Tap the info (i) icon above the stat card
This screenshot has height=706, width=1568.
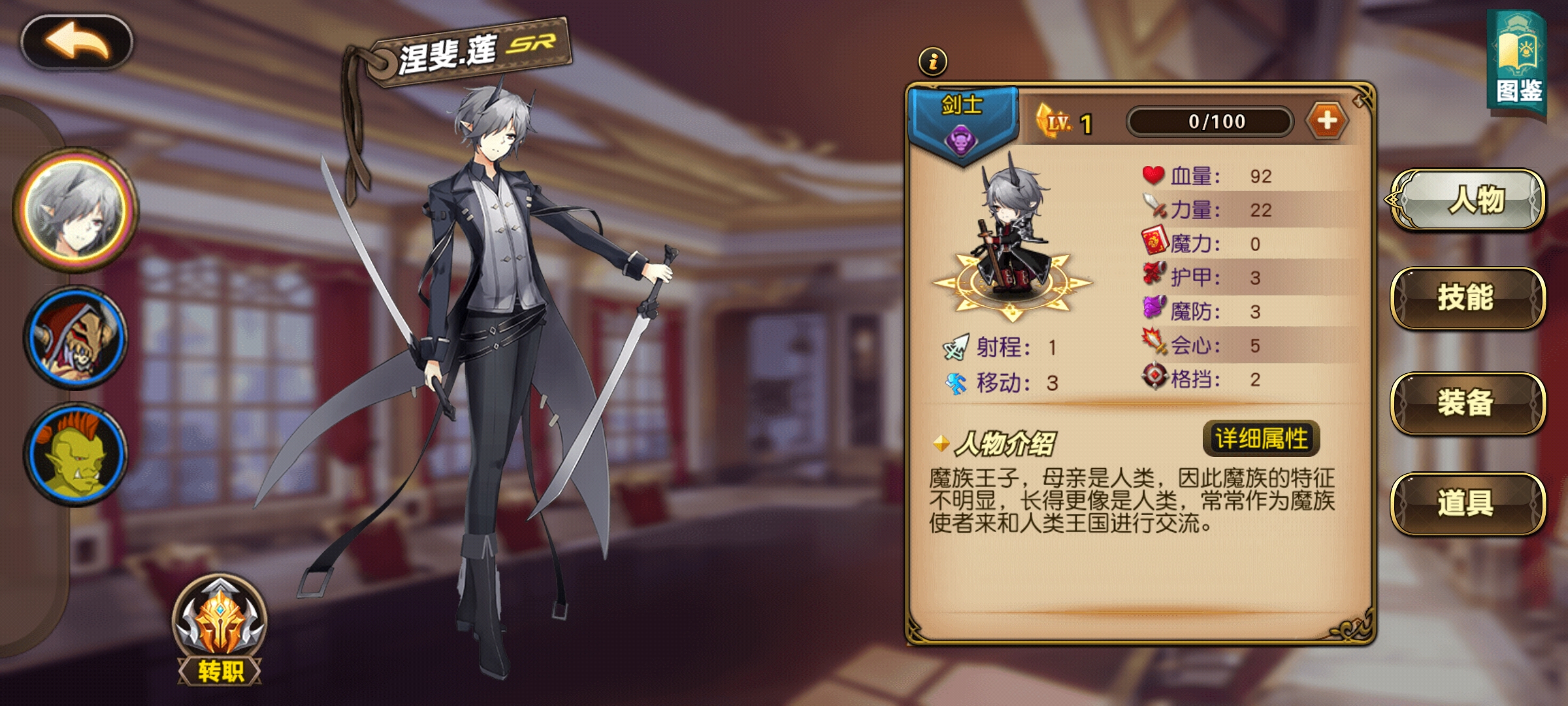(933, 62)
